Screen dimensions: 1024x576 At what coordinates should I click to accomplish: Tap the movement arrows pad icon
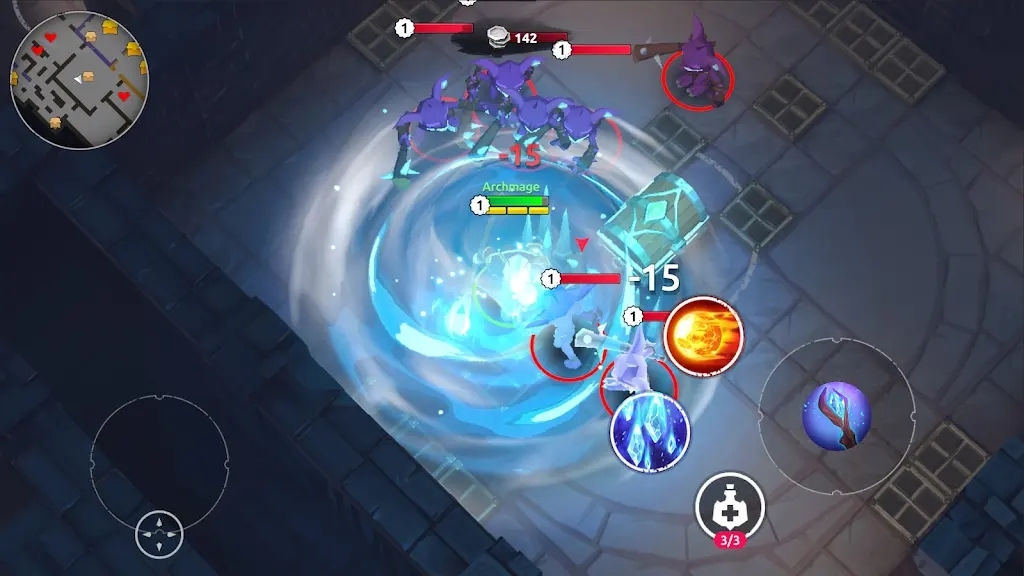tap(159, 534)
